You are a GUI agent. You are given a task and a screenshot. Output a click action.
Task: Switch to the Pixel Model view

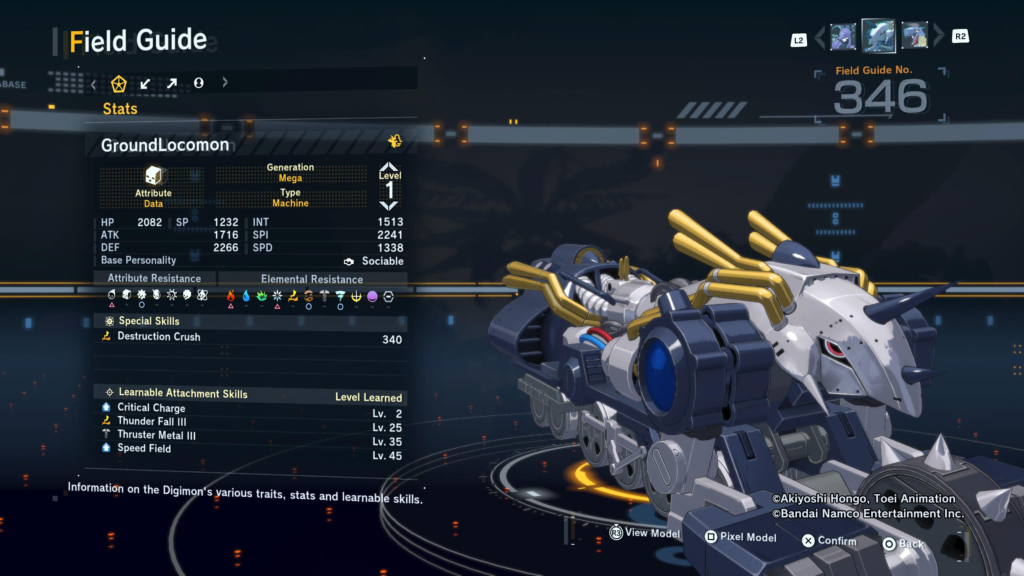point(740,537)
